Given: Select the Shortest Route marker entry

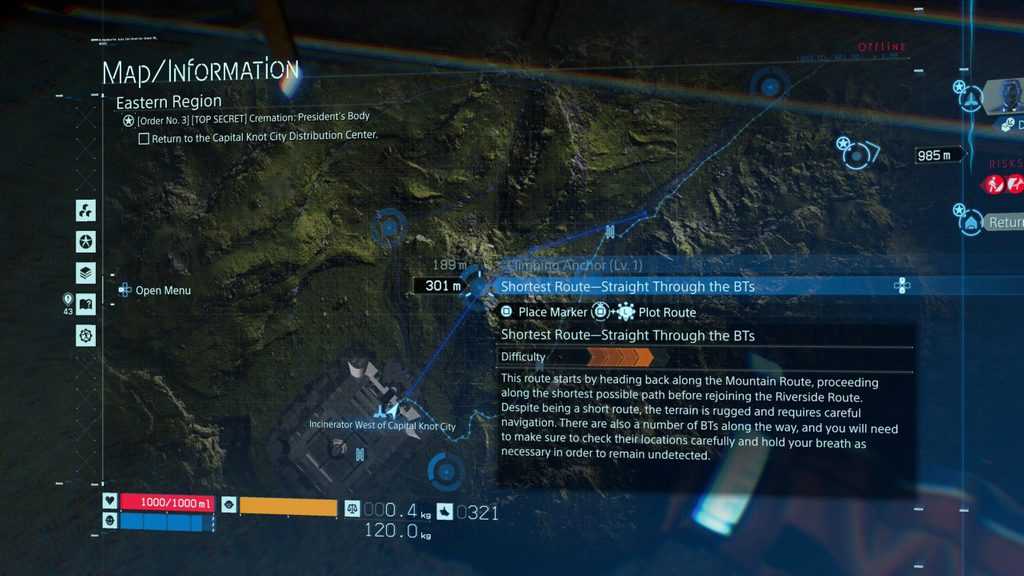Looking at the screenshot, I should [x=627, y=287].
